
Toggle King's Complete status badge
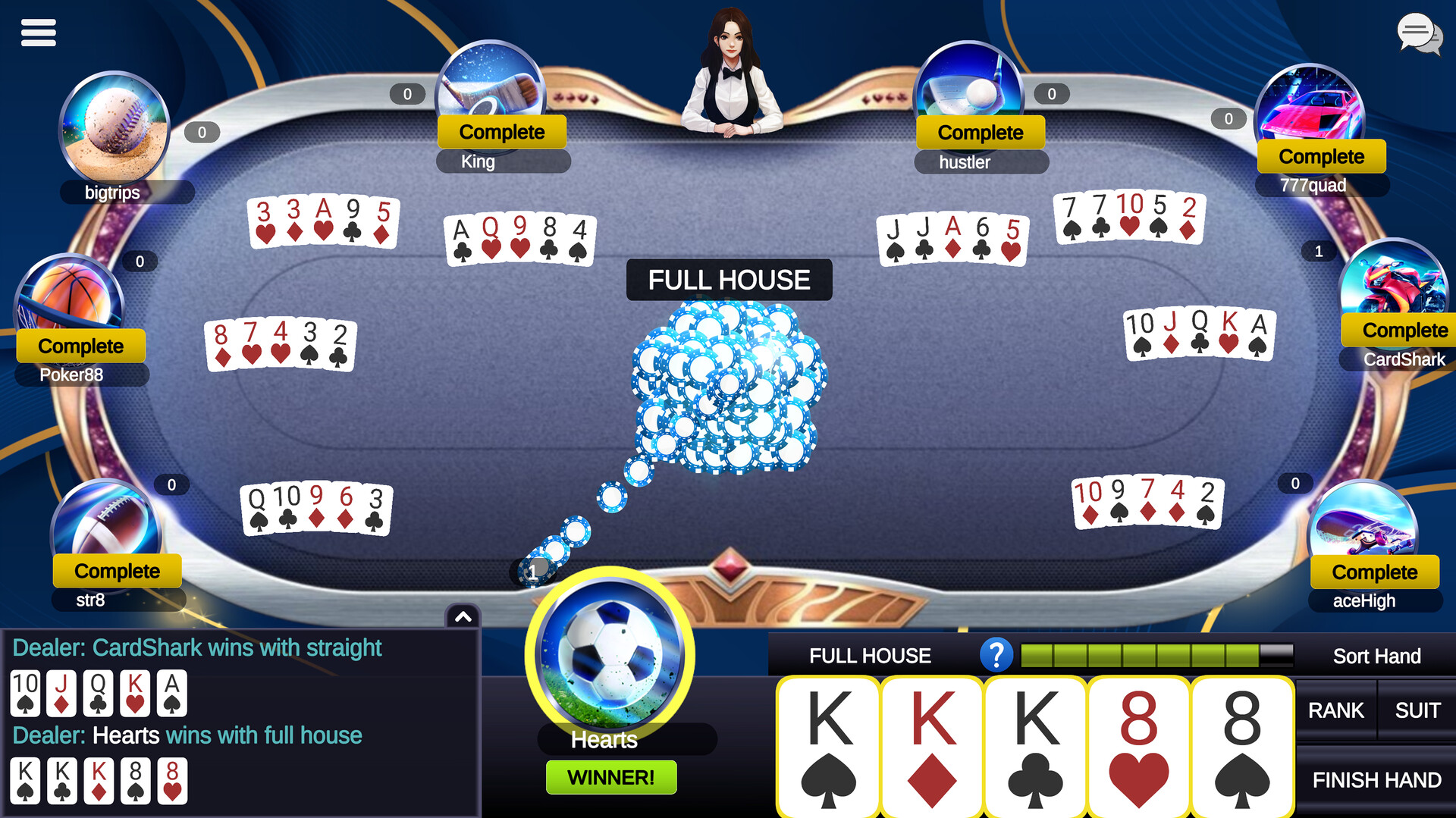(x=501, y=131)
